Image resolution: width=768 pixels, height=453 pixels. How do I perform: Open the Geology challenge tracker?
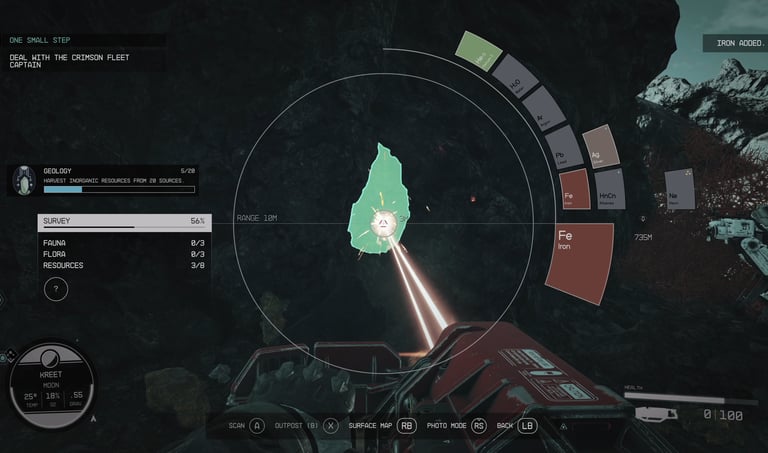click(x=103, y=180)
